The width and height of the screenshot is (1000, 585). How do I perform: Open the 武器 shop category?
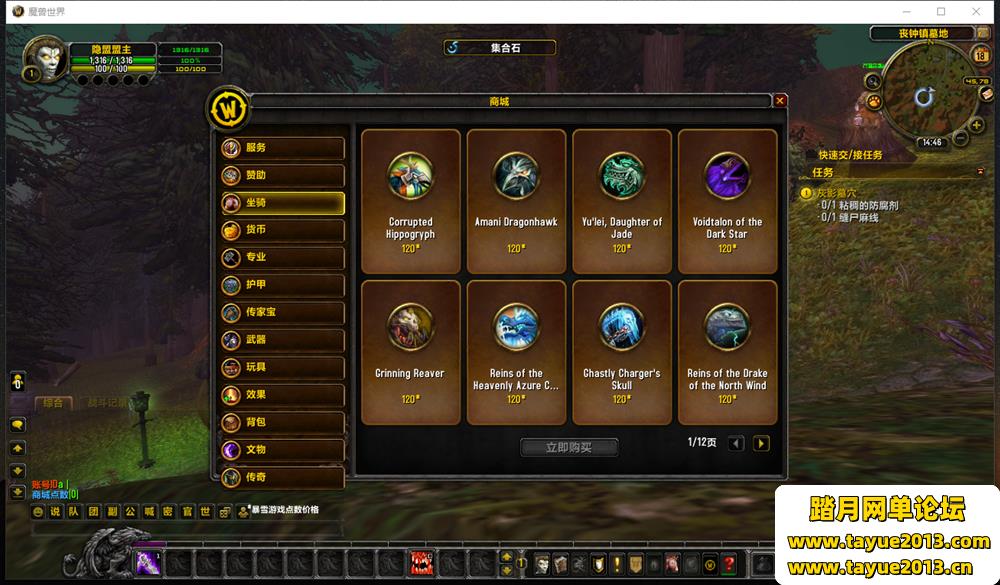pos(283,340)
